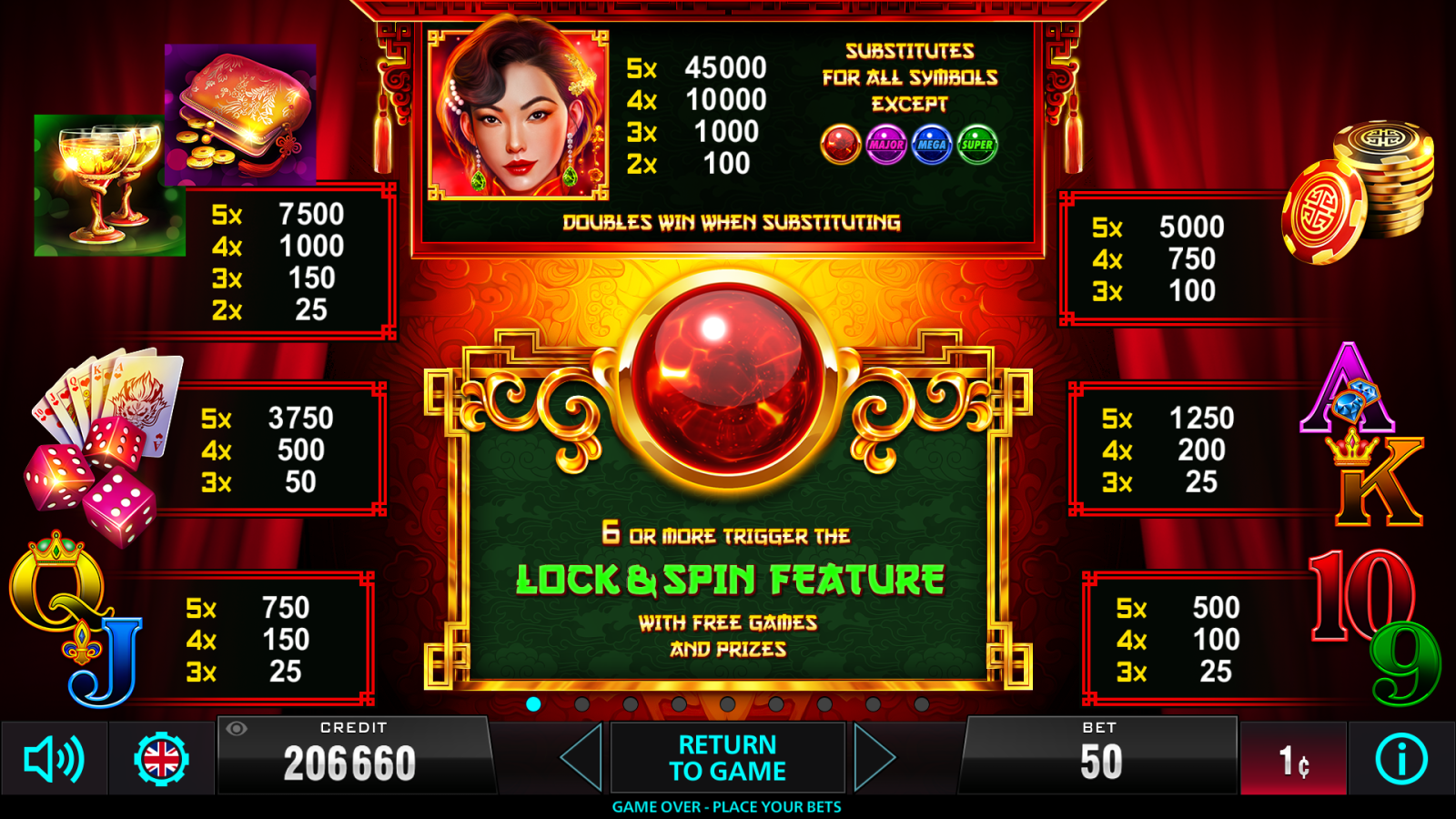This screenshot has width=1456, height=819.
Task: Select the first page indicator dot
Action: coord(534,702)
